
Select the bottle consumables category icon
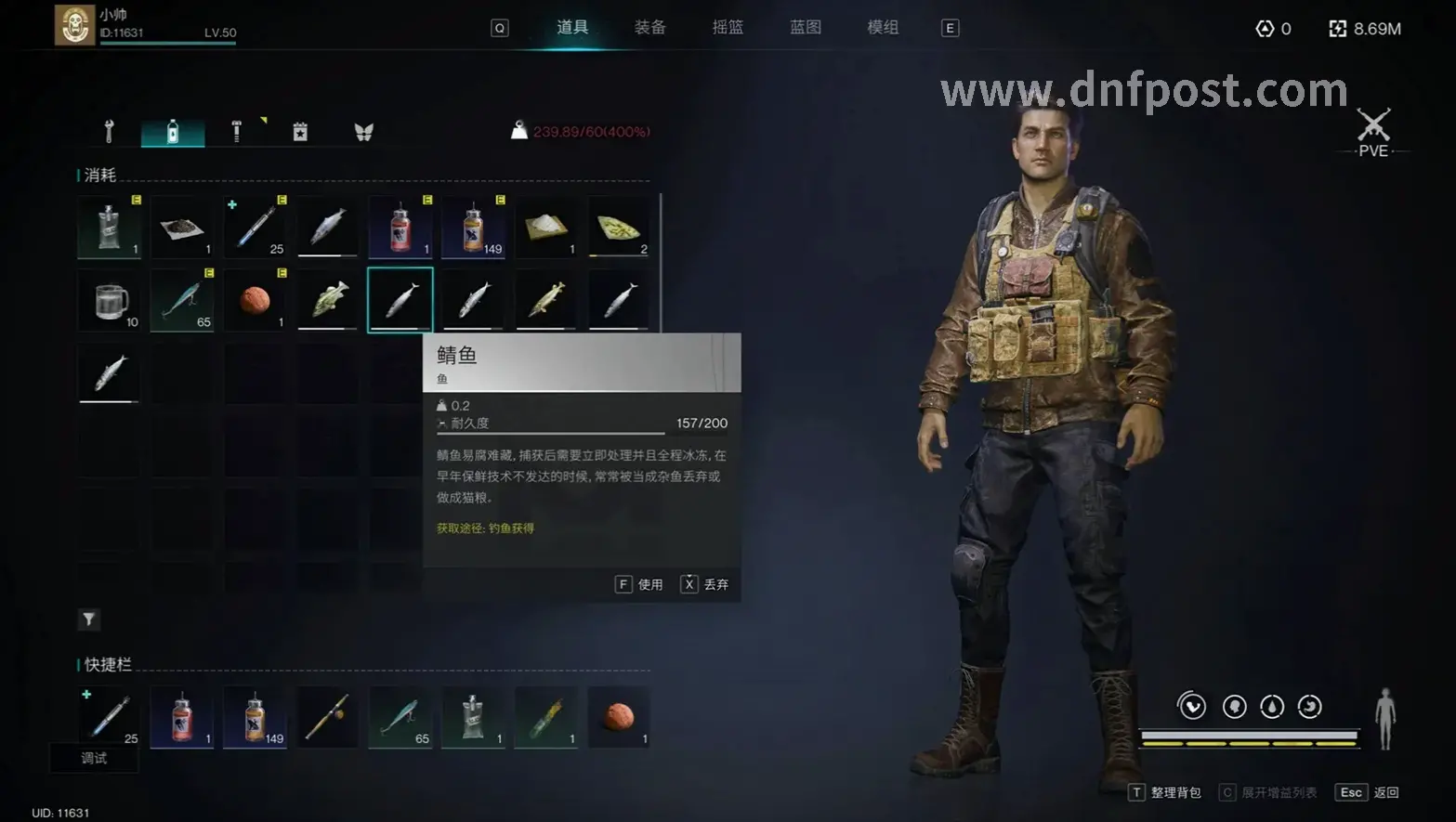tap(172, 131)
